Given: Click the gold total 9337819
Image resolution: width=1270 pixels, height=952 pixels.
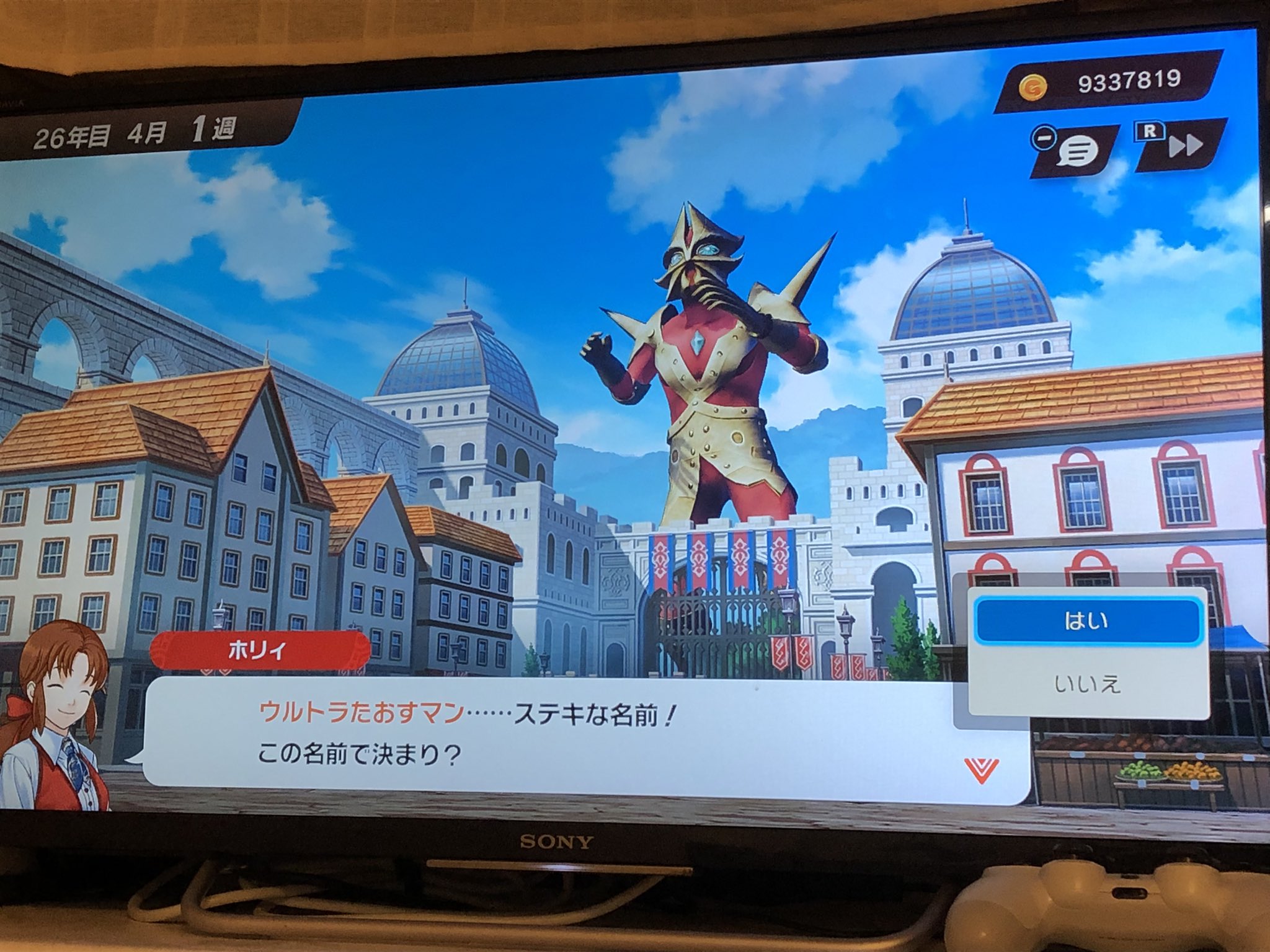Looking at the screenshot, I should [1129, 81].
